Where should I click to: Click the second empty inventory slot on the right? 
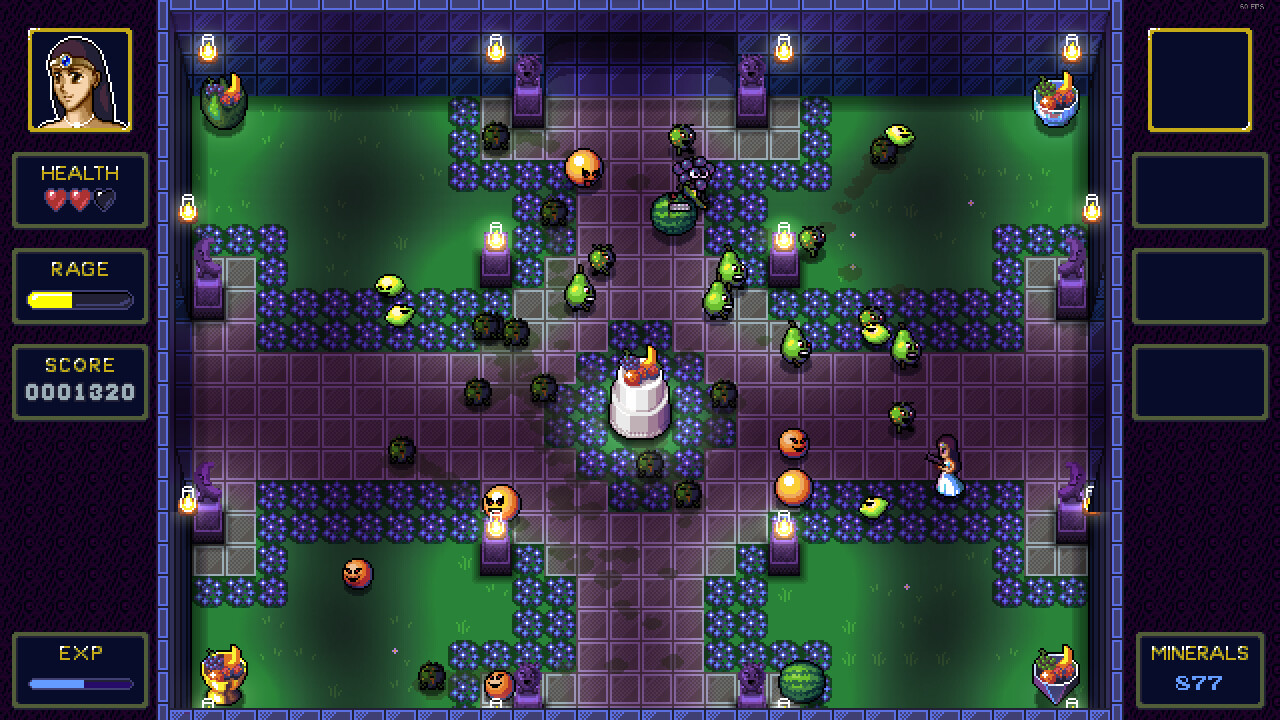[x=1200, y=192]
